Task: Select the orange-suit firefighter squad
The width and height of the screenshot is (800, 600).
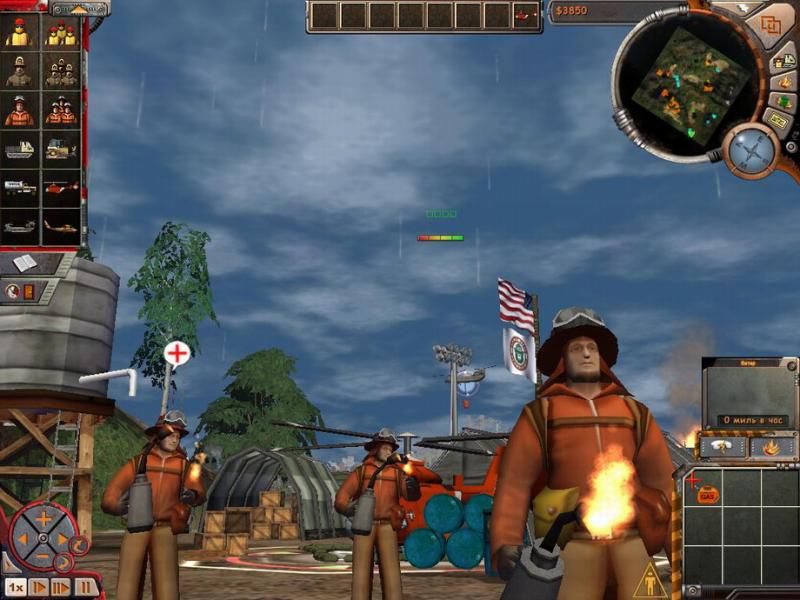Action: coord(60,110)
